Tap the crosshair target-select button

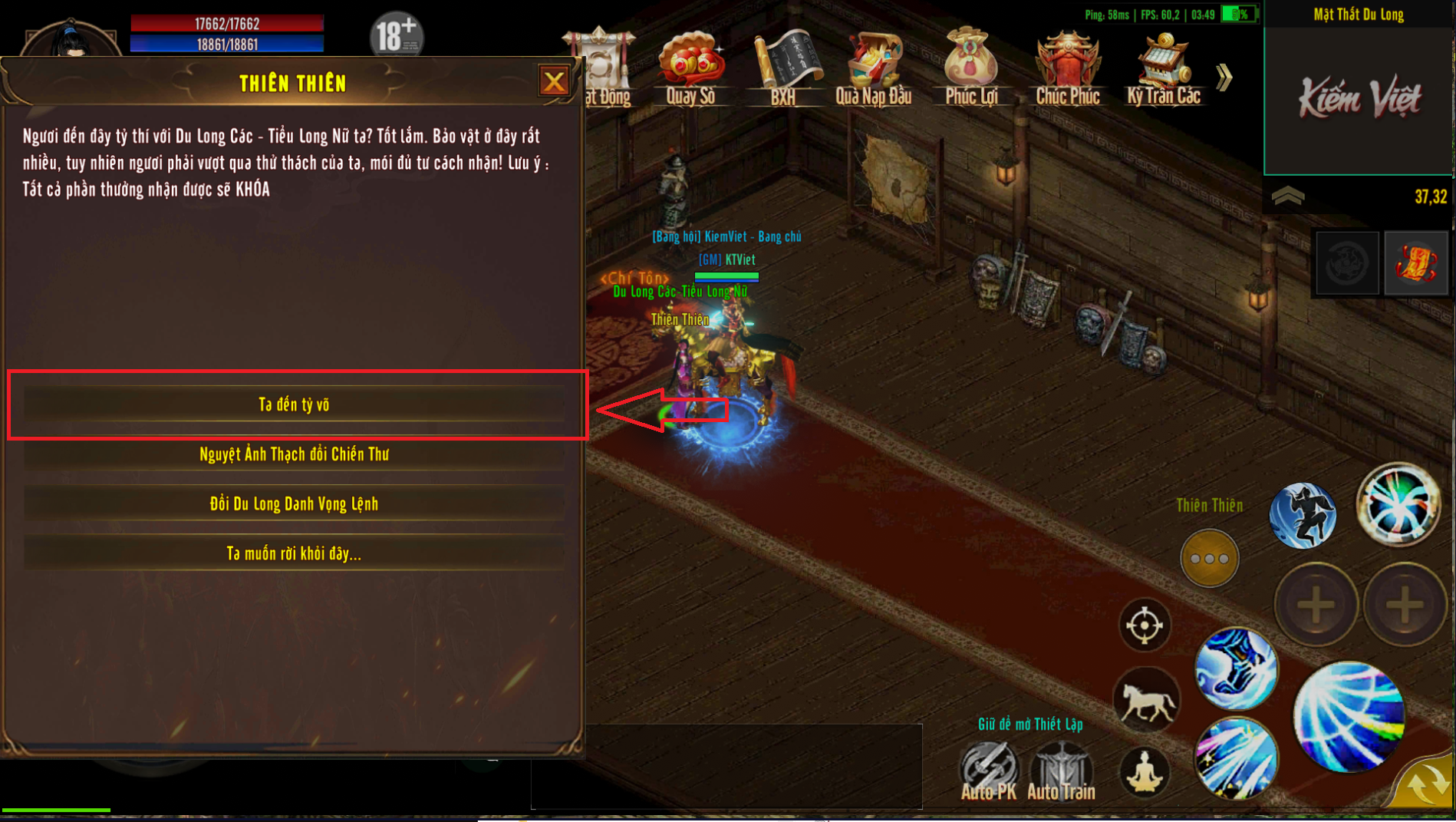[1144, 626]
